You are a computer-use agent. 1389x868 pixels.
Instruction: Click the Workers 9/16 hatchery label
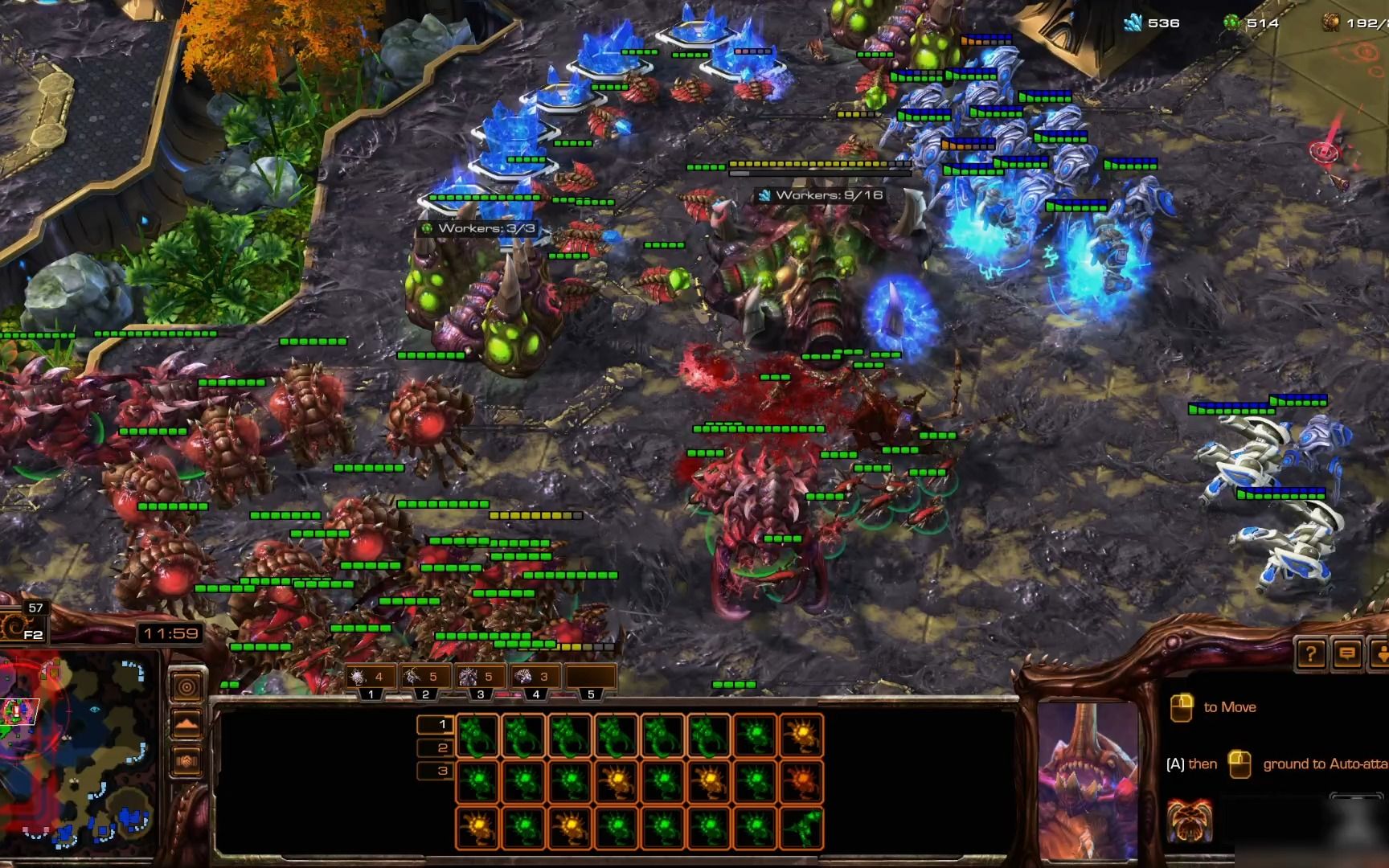tap(820, 195)
